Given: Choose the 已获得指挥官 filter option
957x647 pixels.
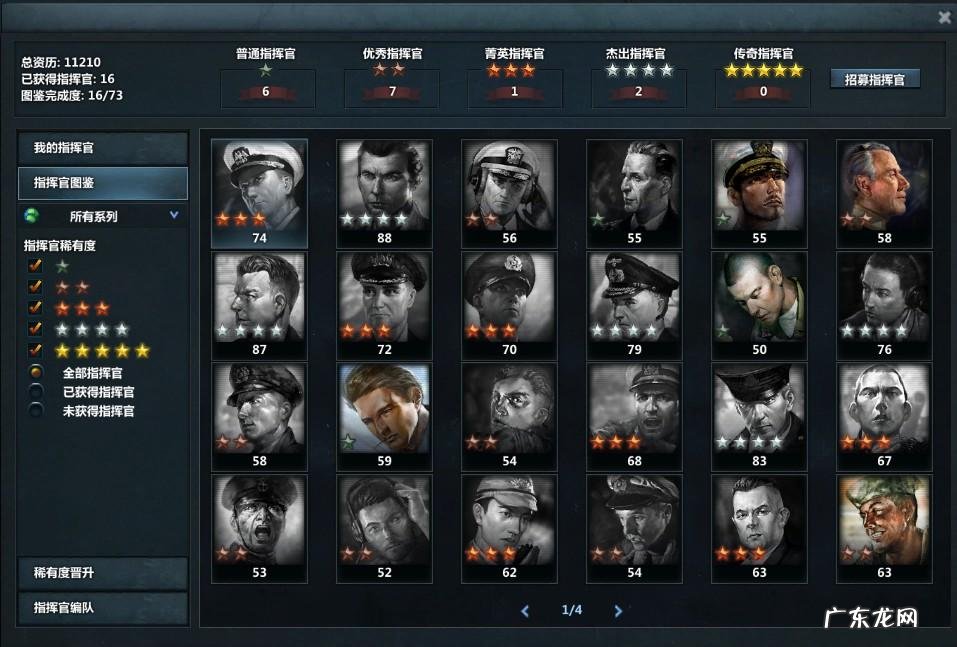Looking at the screenshot, I should [36, 392].
